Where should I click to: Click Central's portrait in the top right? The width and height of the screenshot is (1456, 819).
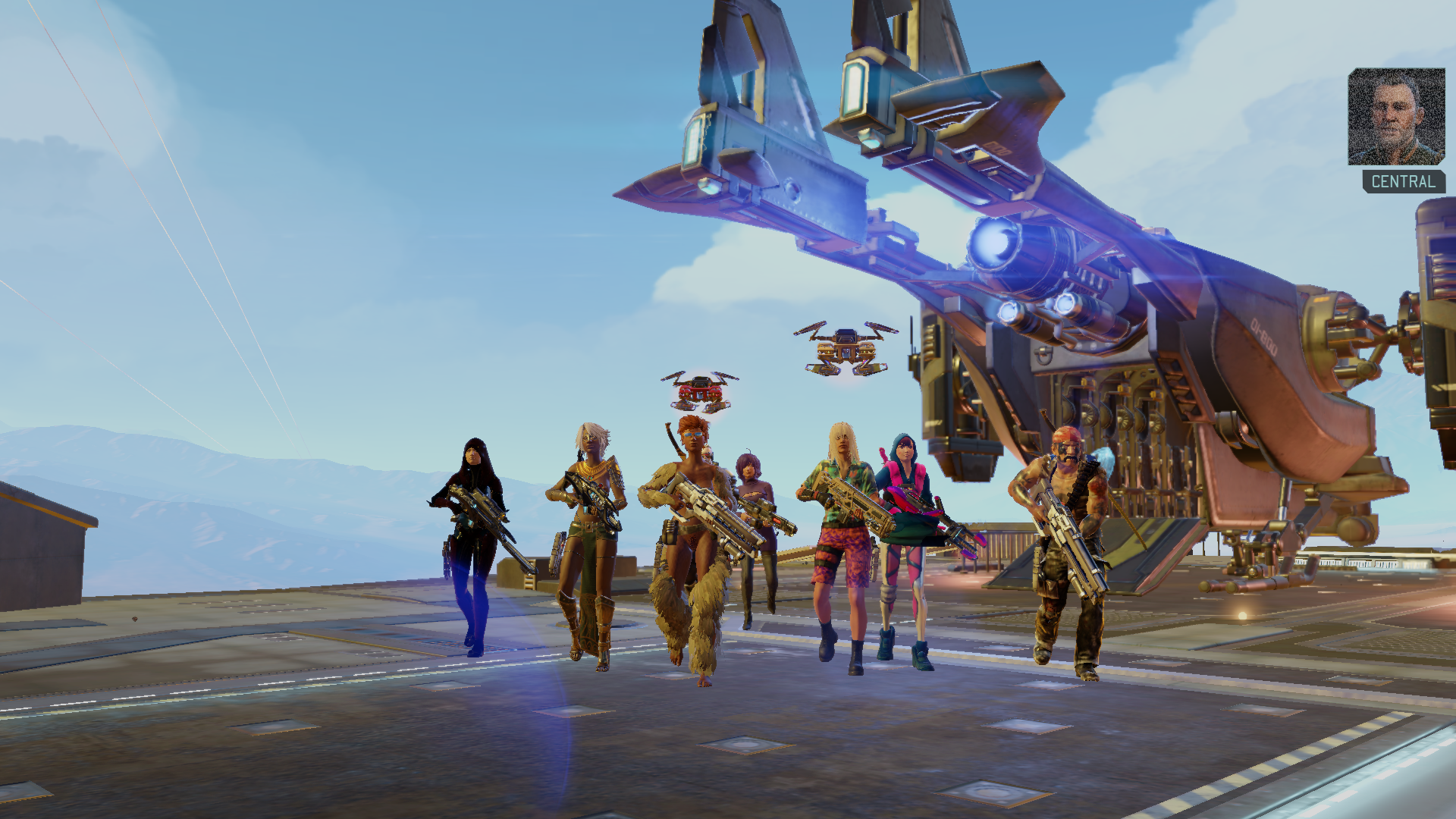[1395, 118]
